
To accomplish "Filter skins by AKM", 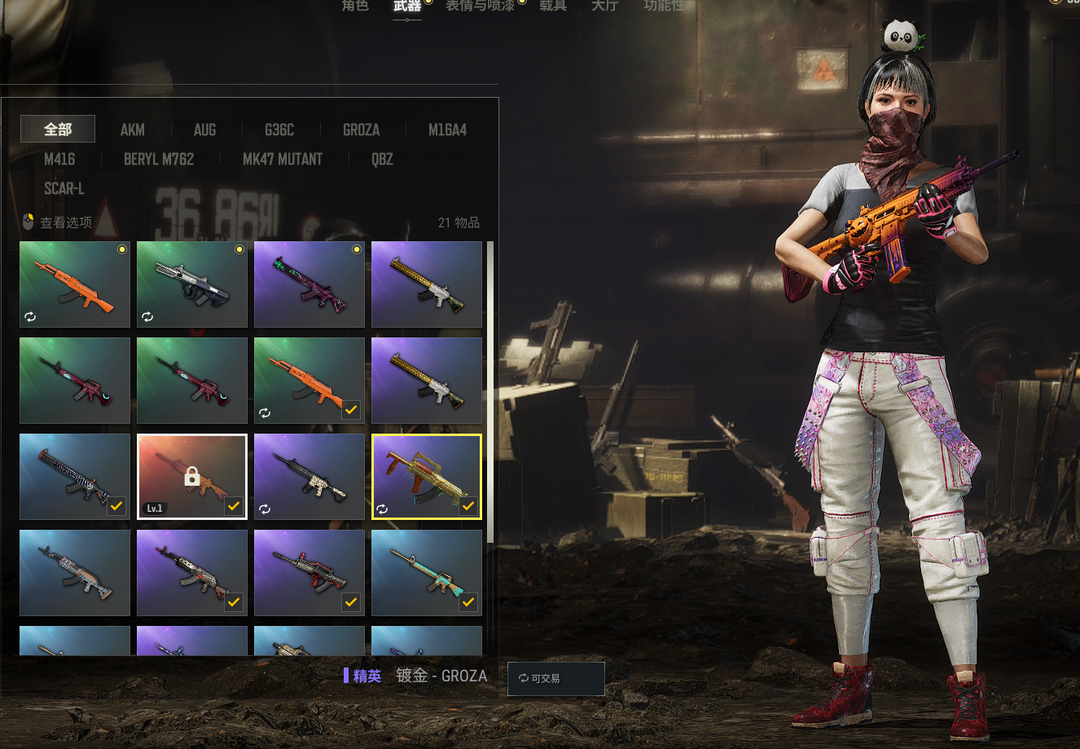I will [x=133, y=130].
